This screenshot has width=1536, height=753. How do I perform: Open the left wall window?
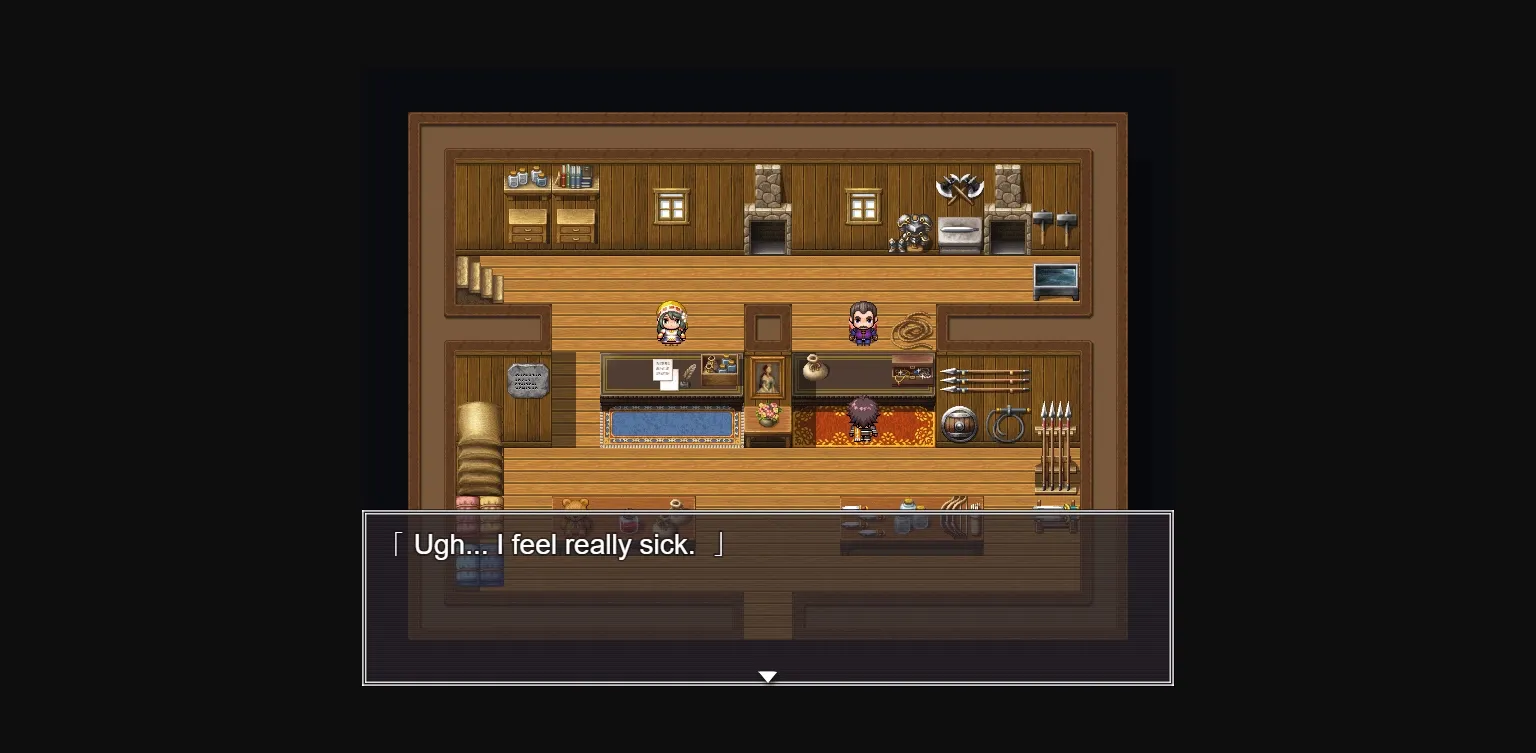[x=670, y=206]
